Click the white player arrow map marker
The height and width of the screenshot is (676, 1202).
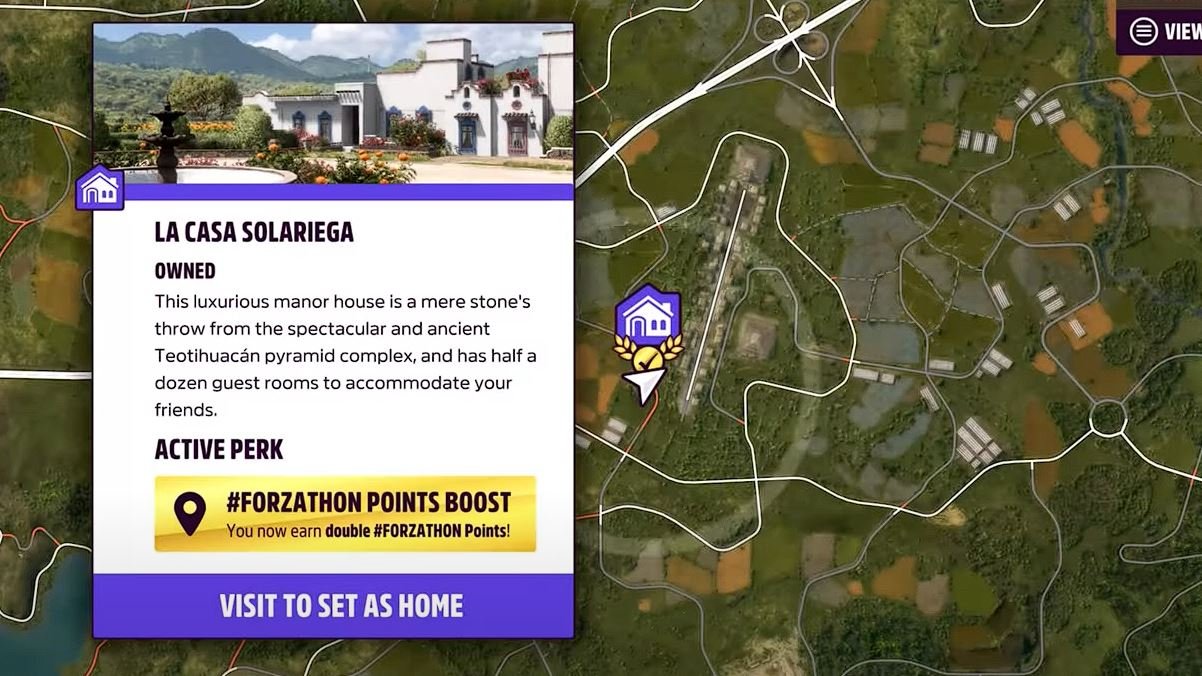(645, 384)
